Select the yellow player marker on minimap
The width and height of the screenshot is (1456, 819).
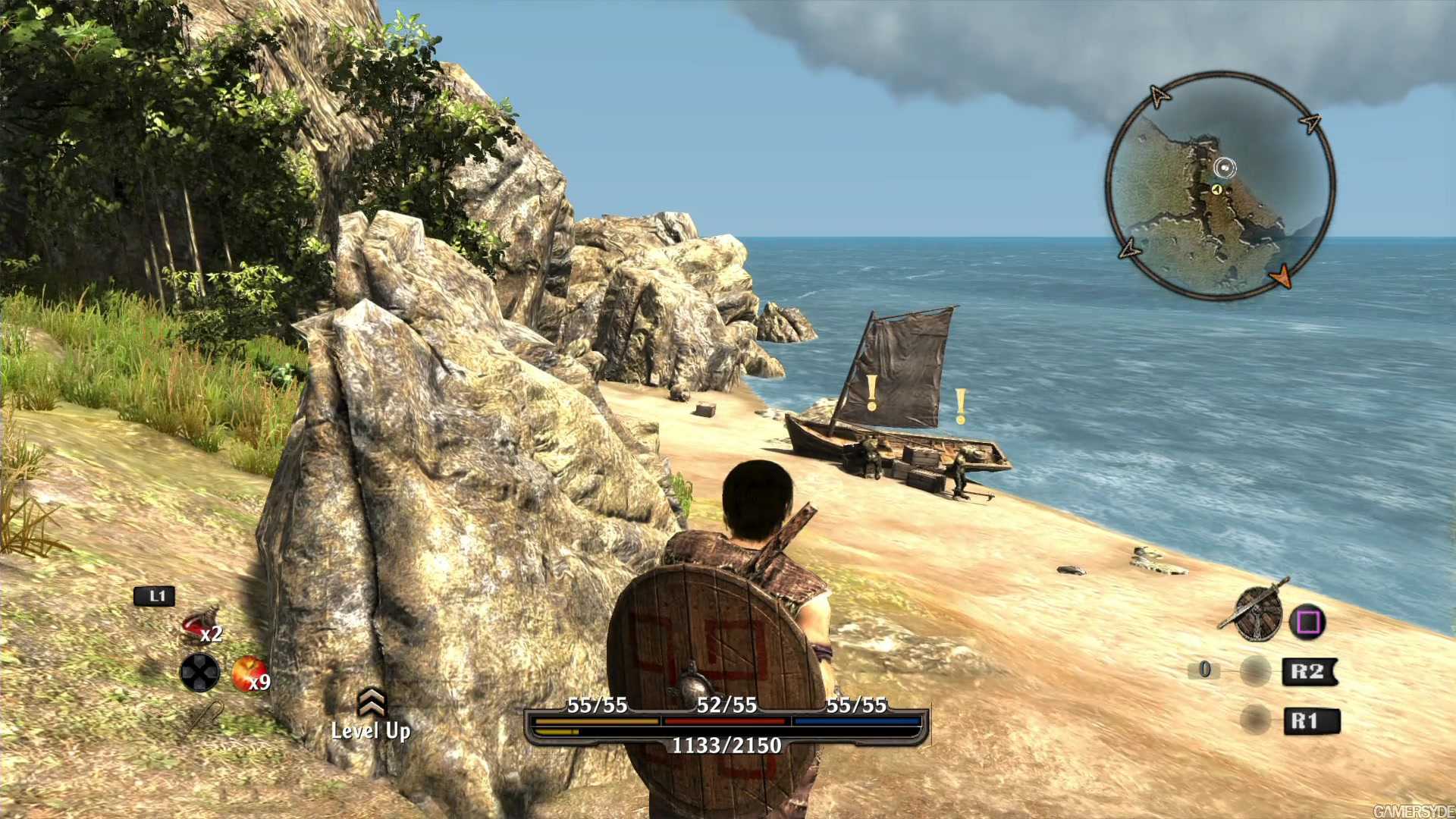[x=1217, y=190]
